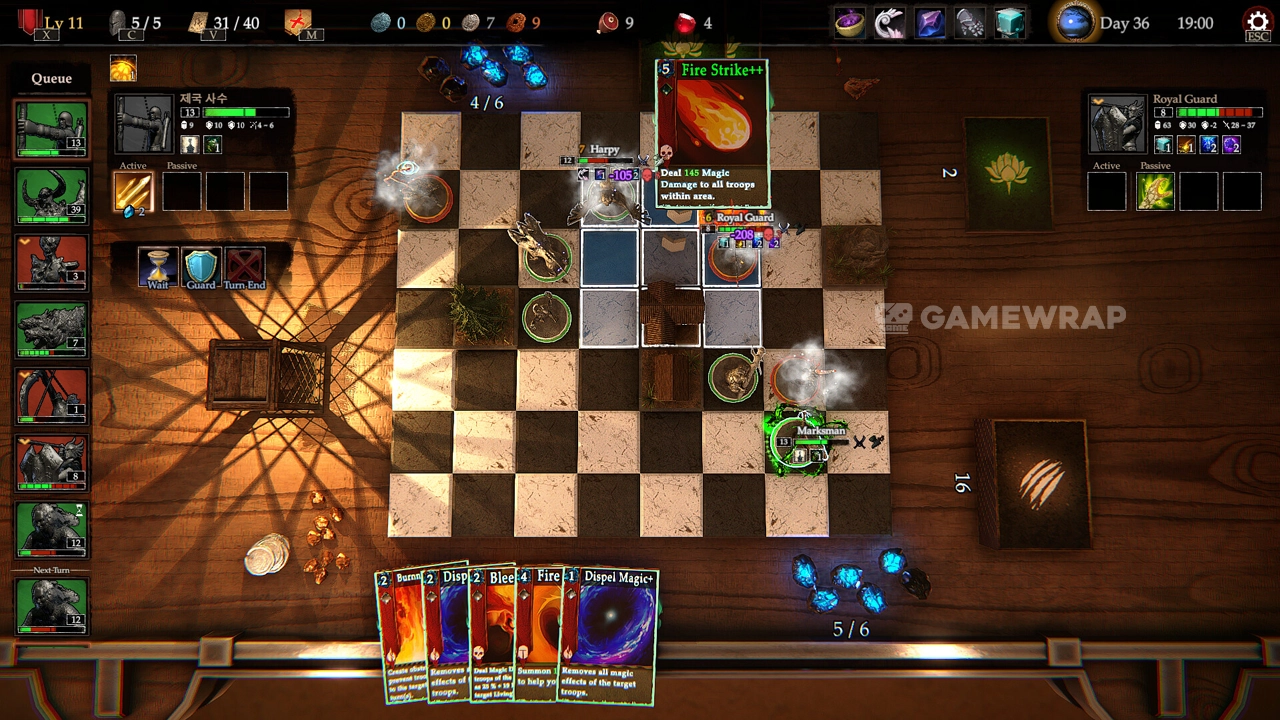
Task: Select the Fire Strike++ card
Action: tap(712, 130)
